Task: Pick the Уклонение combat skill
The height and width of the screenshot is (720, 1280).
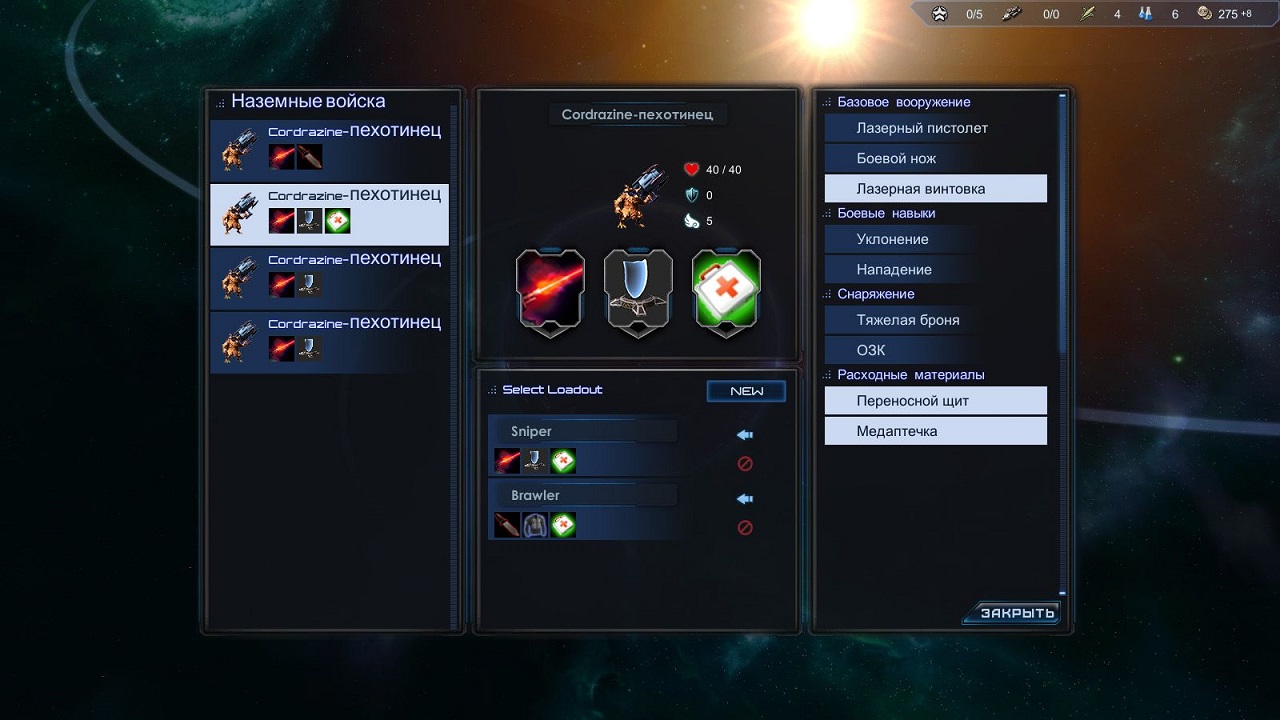Action: (935, 239)
